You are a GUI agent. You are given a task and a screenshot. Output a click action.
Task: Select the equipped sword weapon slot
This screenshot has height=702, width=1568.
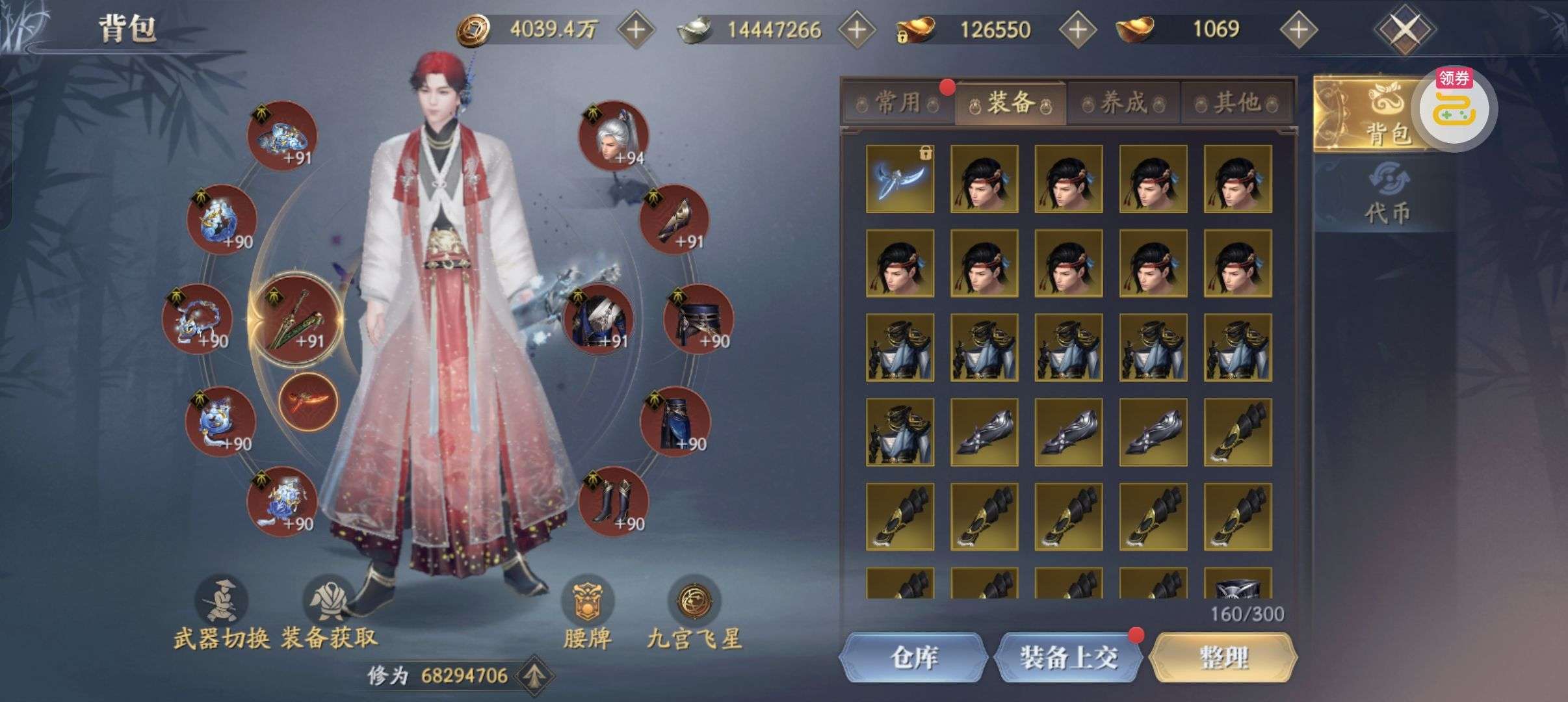tap(298, 319)
